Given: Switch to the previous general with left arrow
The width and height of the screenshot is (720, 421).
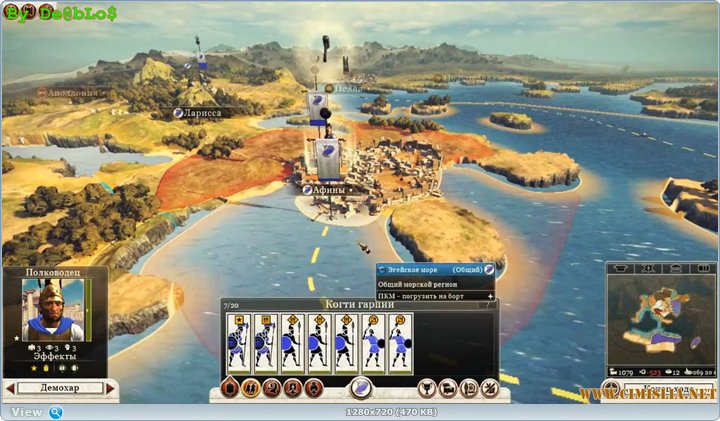Looking at the screenshot, I should click(10, 388).
